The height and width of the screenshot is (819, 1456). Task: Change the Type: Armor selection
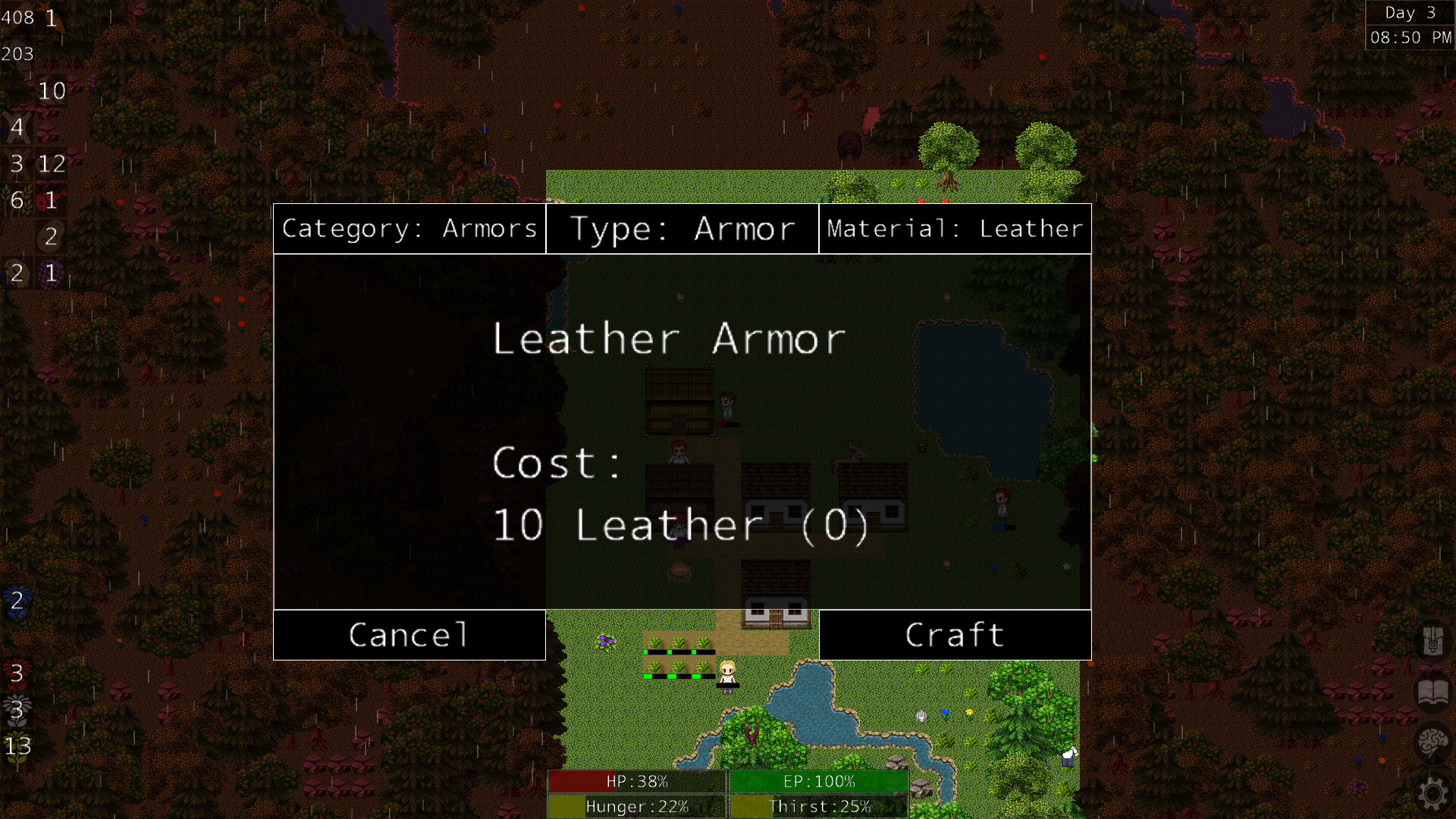point(682,228)
